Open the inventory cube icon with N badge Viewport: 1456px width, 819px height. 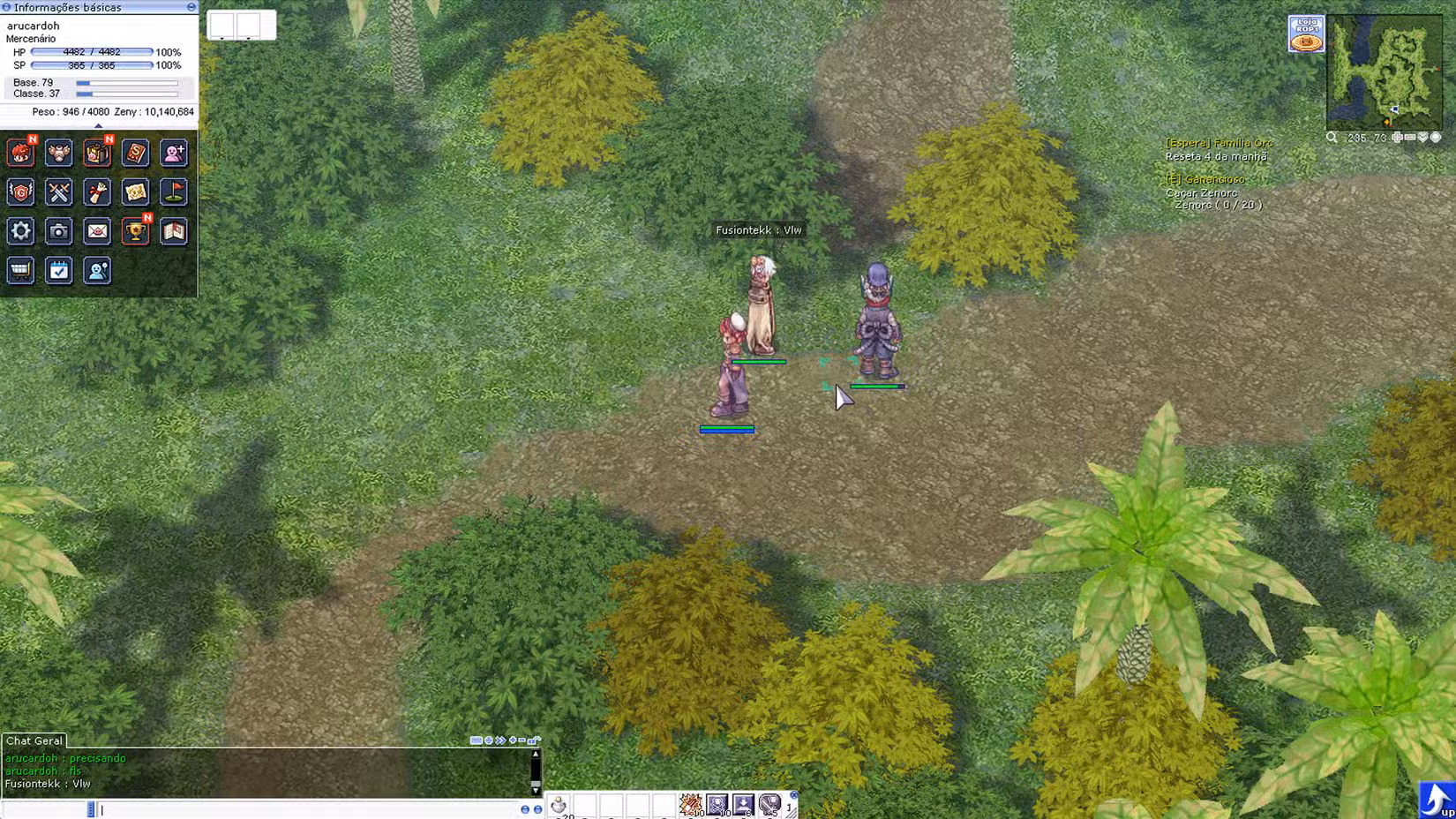(x=97, y=153)
